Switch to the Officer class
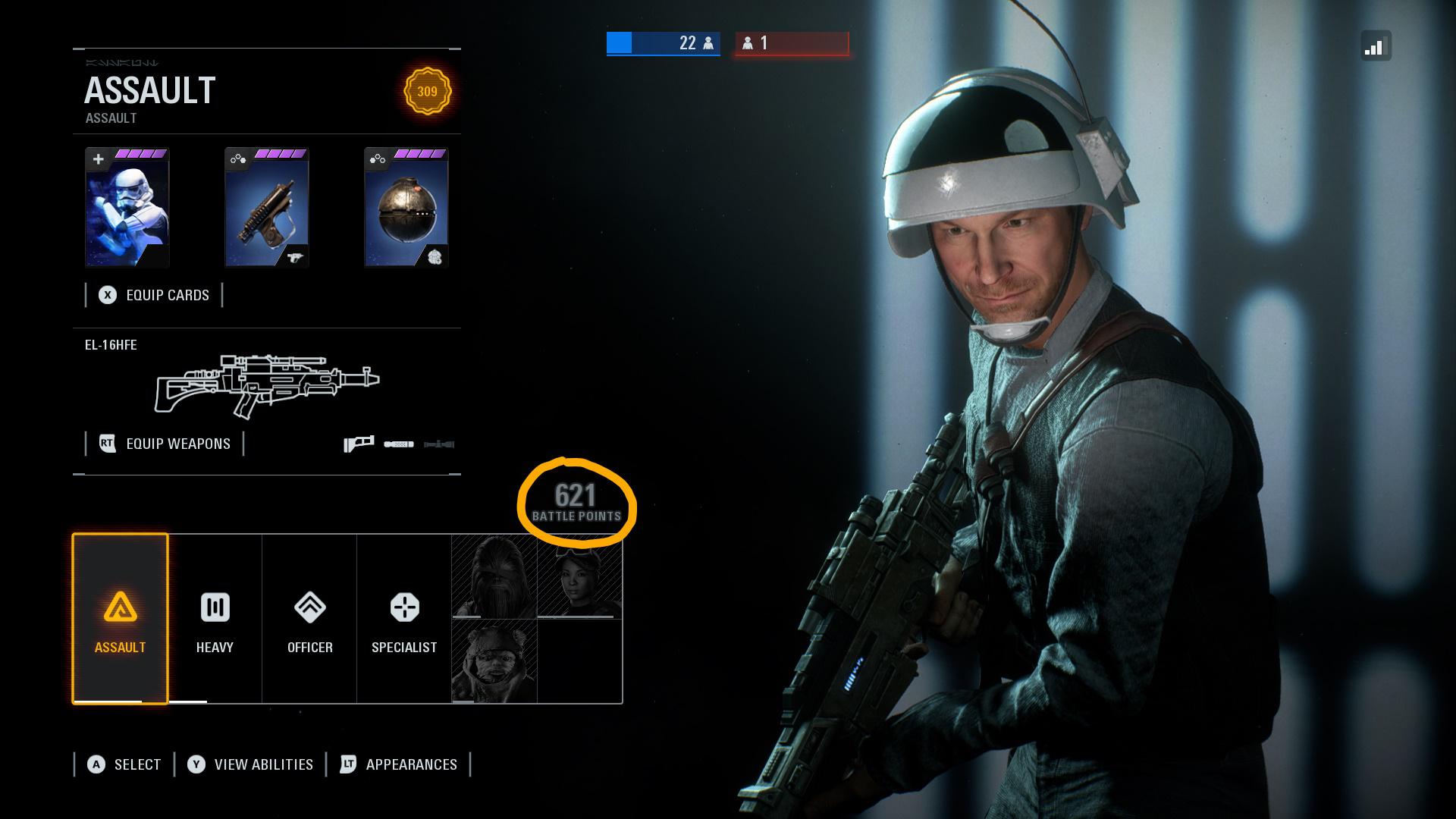Viewport: 1456px width, 819px height. click(309, 619)
